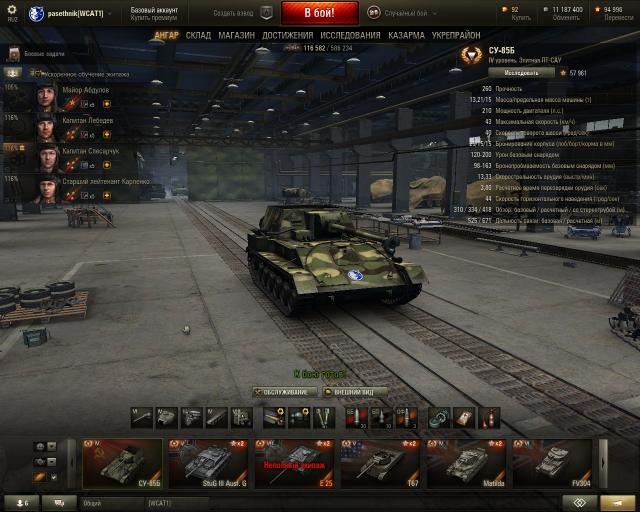Choose the StuG III Ausf. G tank

coord(208,462)
